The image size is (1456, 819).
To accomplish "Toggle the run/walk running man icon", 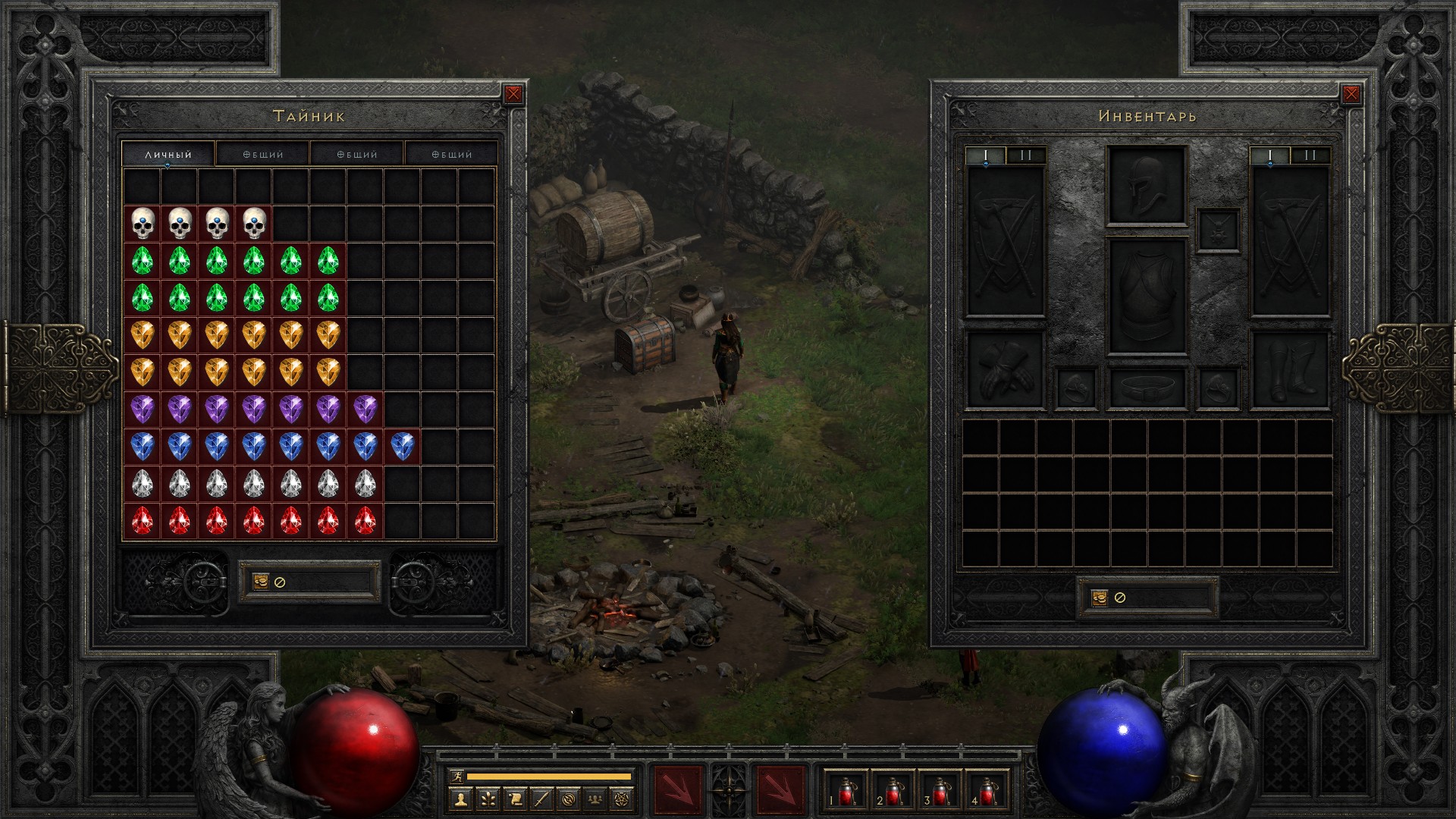I will [x=456, y=776].
